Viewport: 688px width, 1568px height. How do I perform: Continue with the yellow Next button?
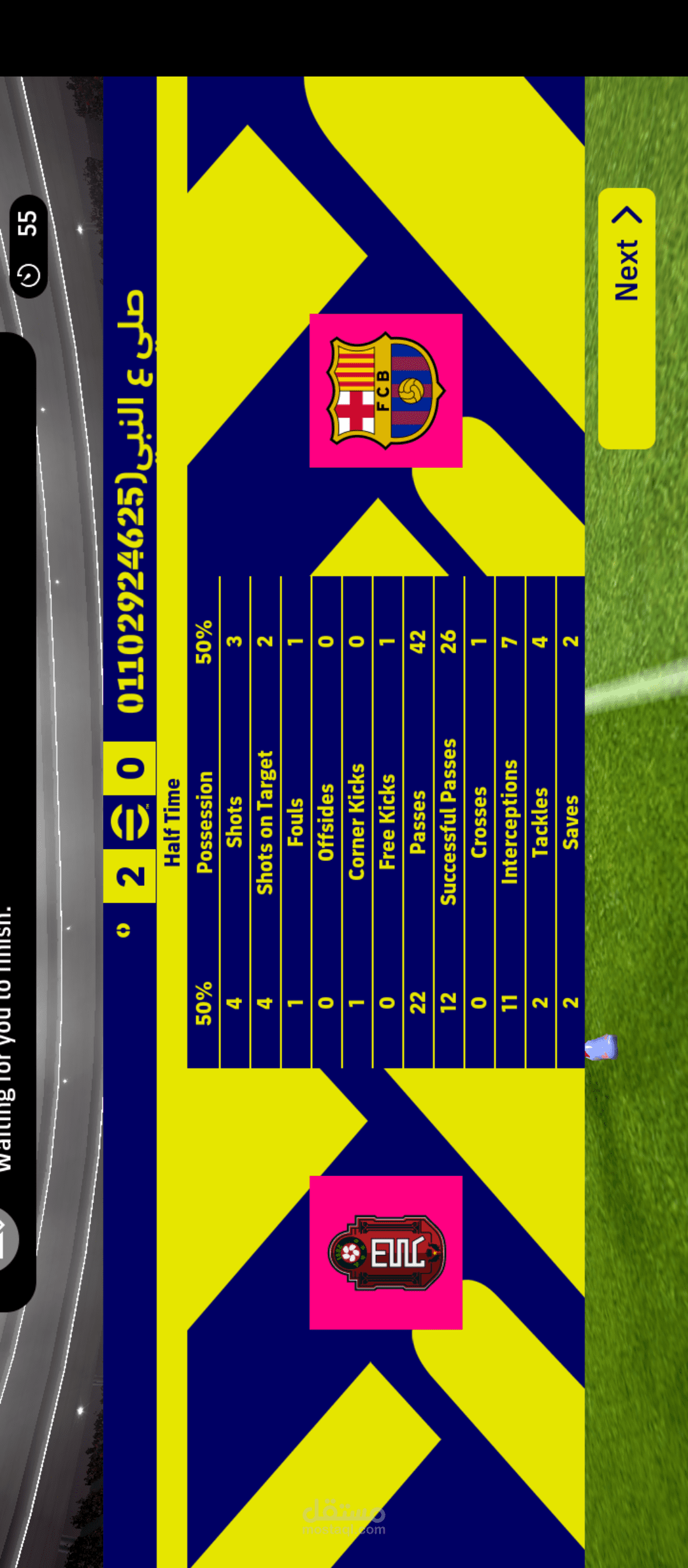pyautogui.click(x=627, y=318)
